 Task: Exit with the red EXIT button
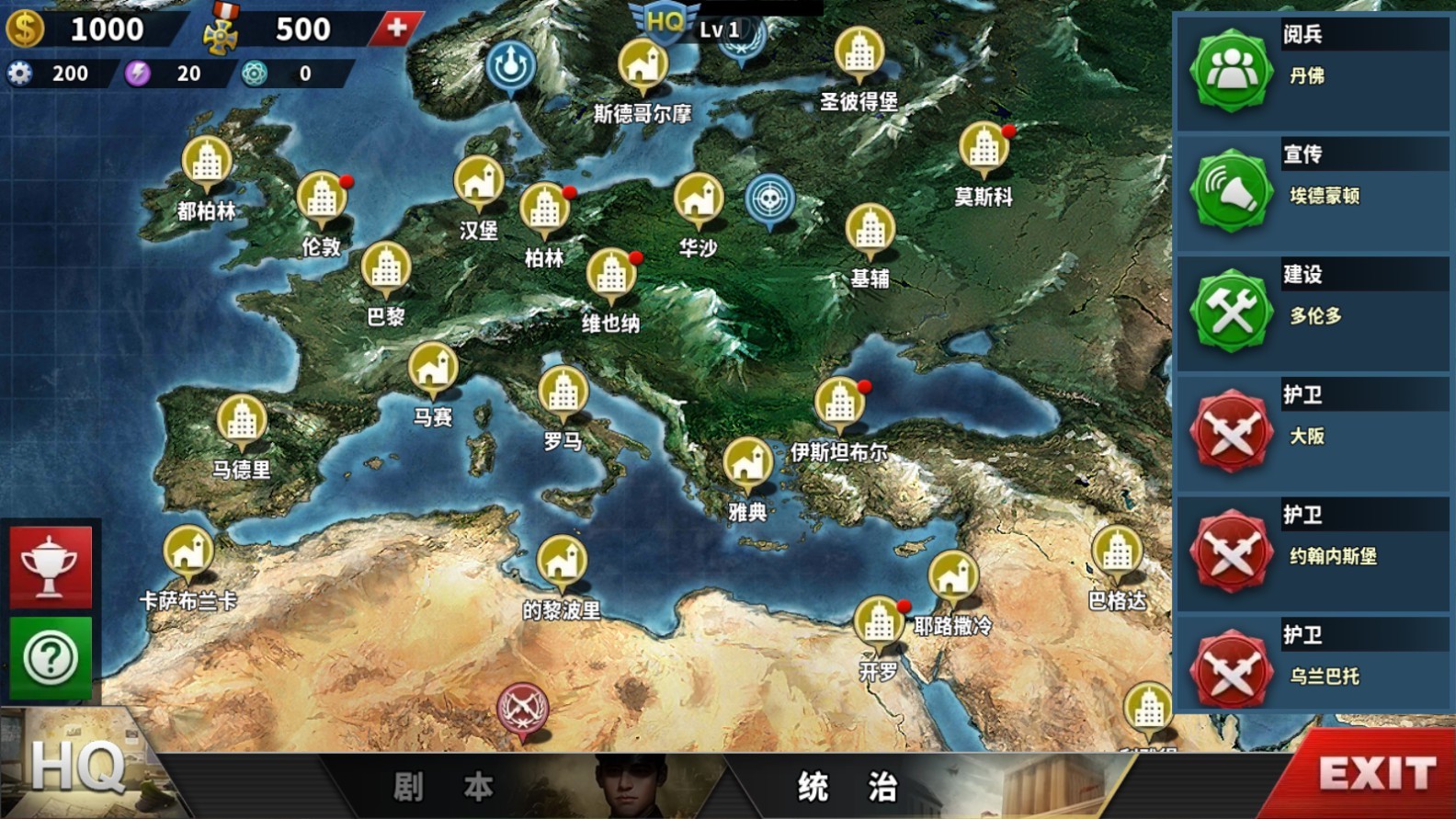[1376, 774]
